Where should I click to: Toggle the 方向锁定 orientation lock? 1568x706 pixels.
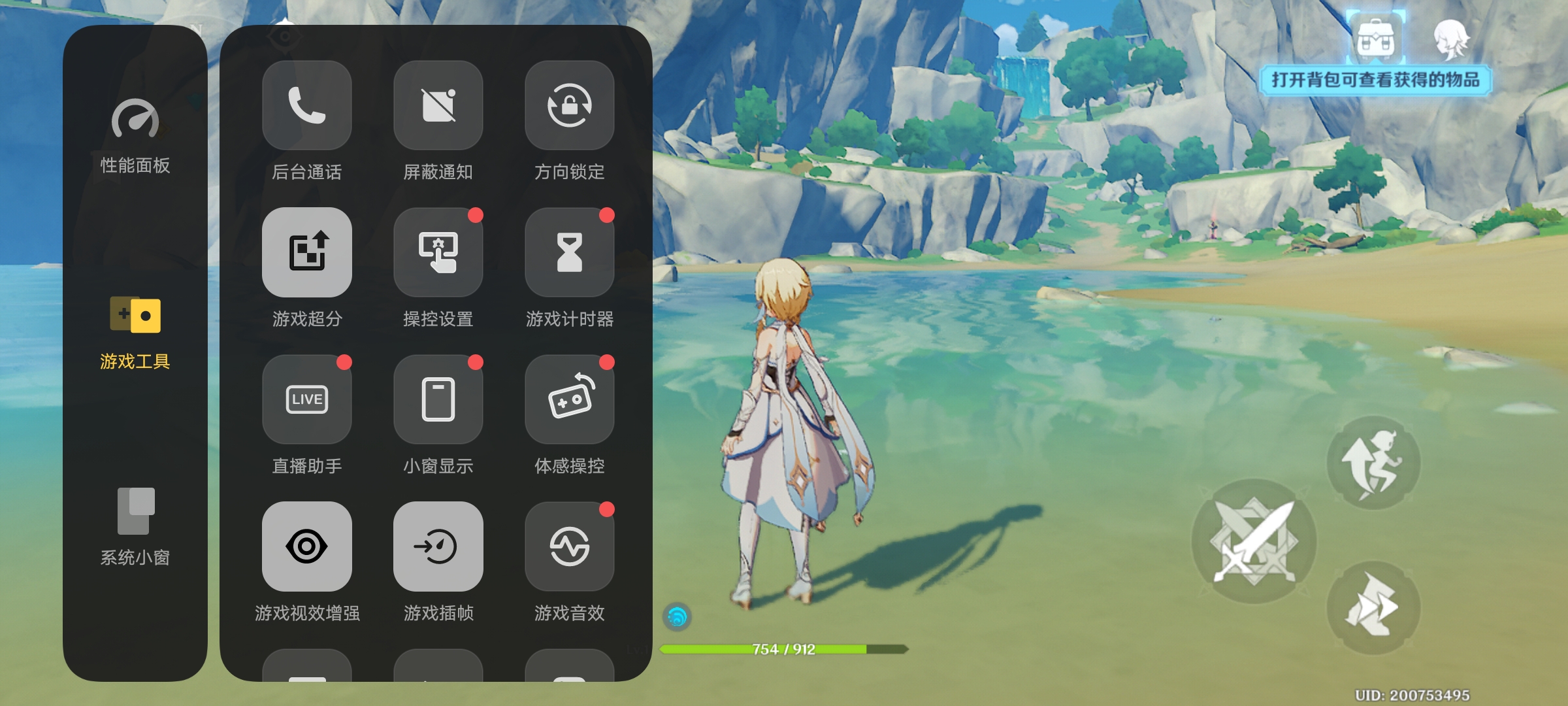tap(570, 105)
